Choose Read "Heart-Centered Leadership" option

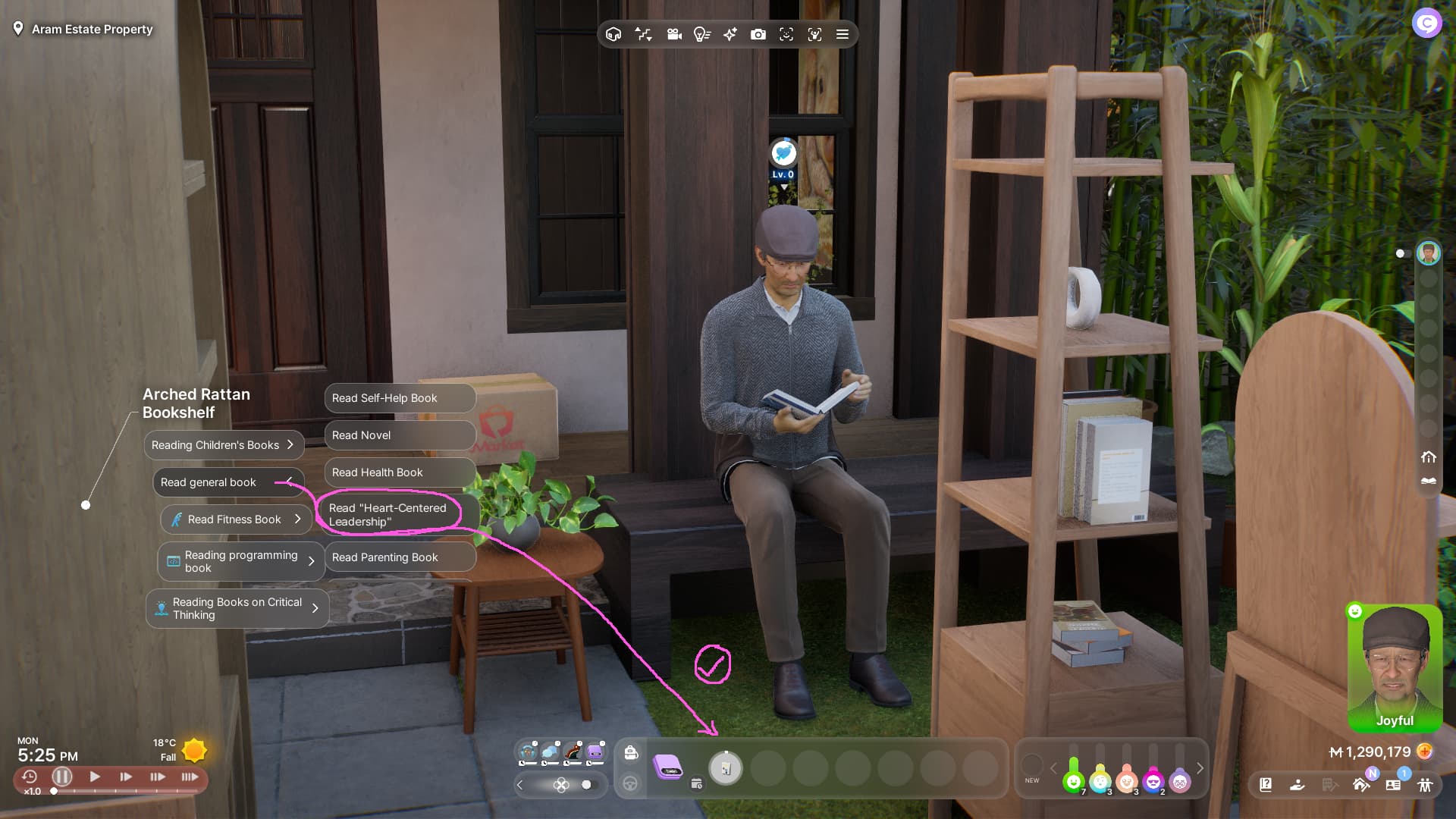click(388, 515)
